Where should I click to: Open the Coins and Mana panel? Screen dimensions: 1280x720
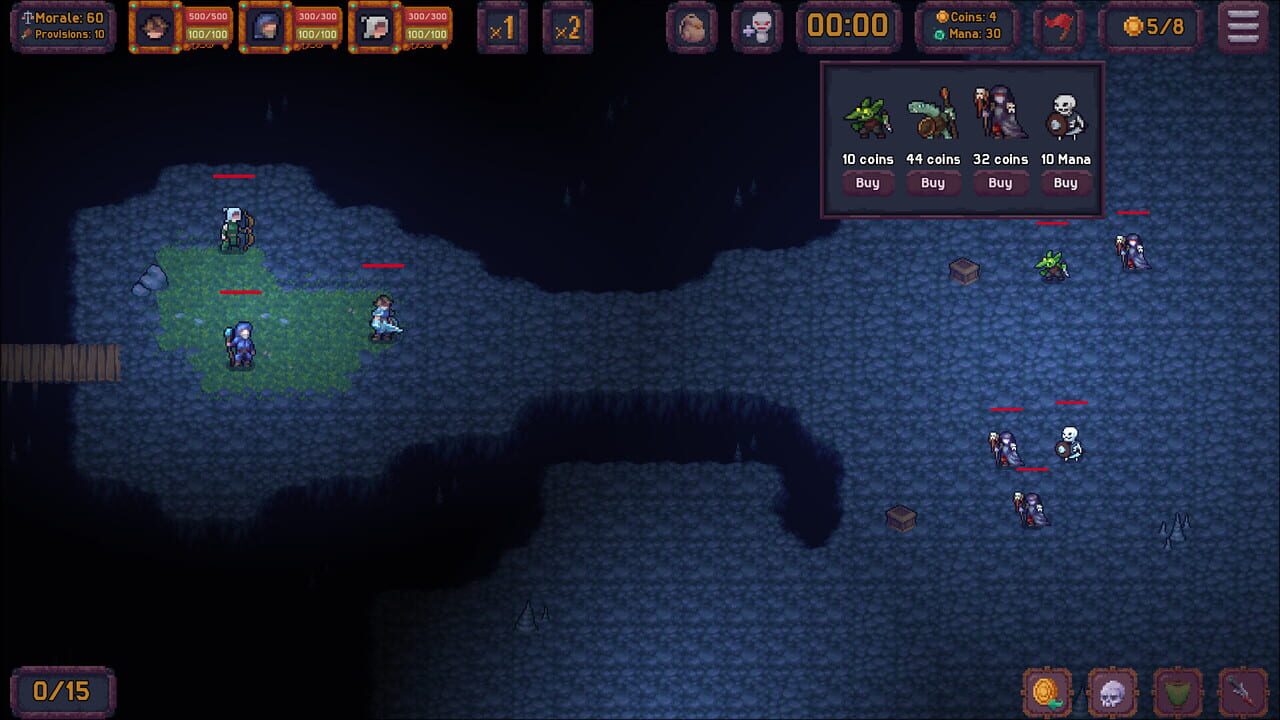(x=965, y=26)
